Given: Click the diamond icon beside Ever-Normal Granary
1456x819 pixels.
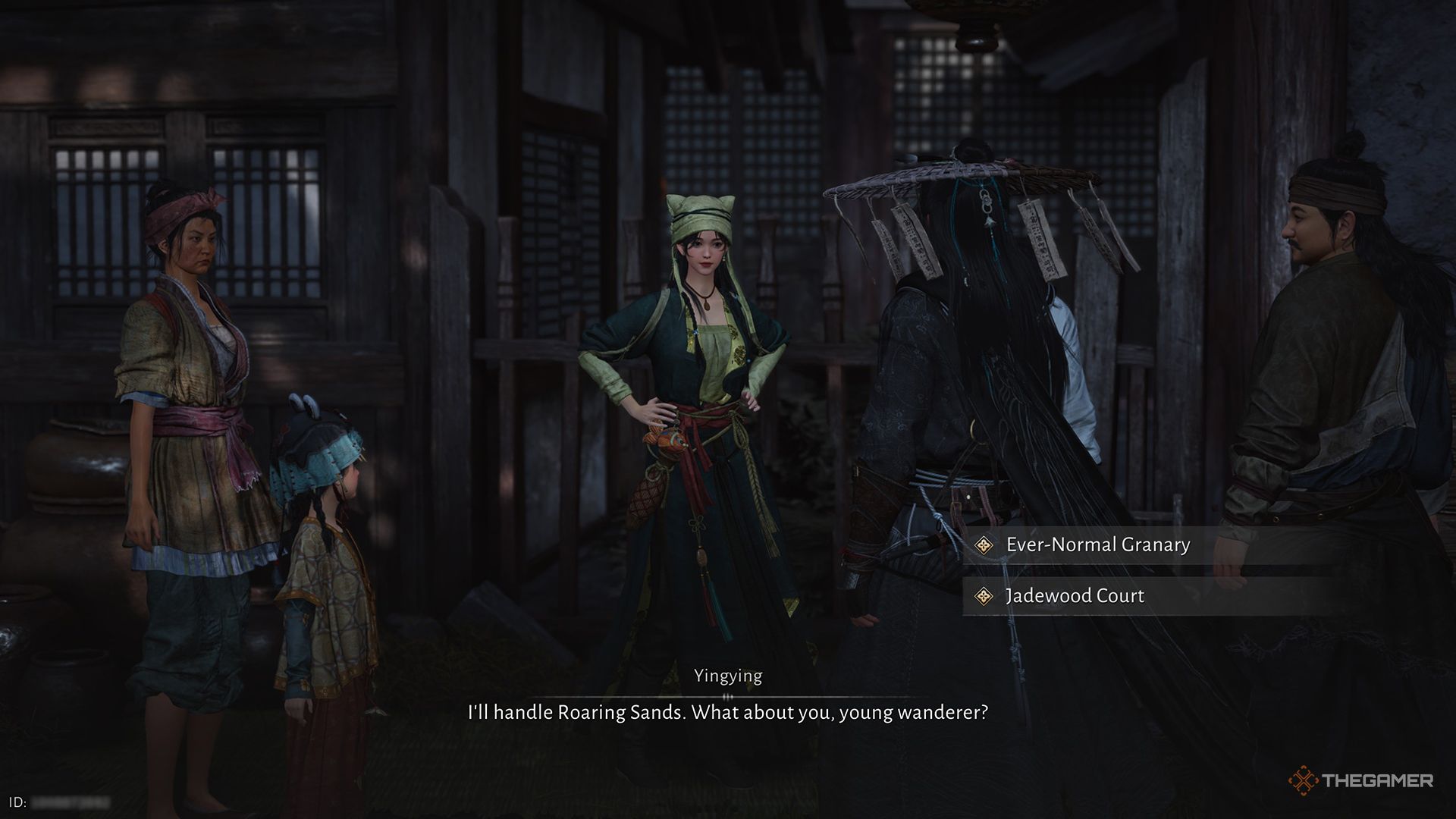Looking at the screenshot, I should (x=984, y=544).
